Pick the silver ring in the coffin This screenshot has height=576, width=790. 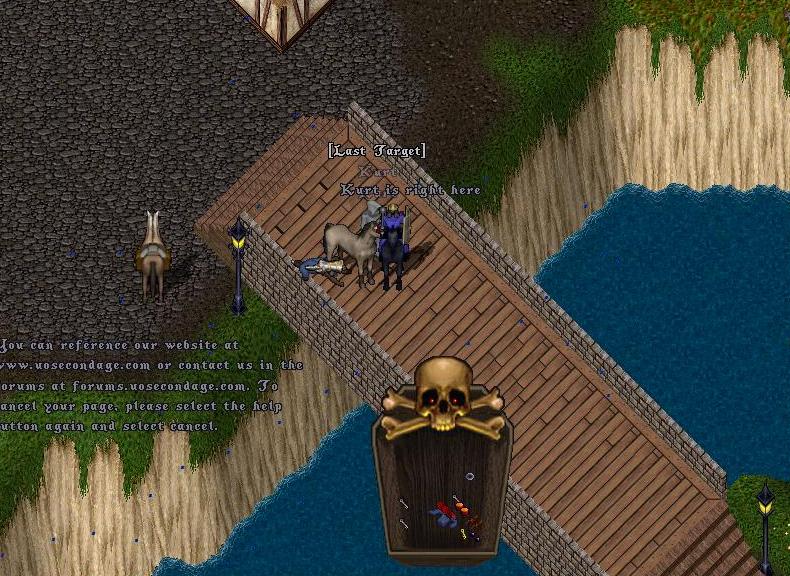[x=470, y=476]
